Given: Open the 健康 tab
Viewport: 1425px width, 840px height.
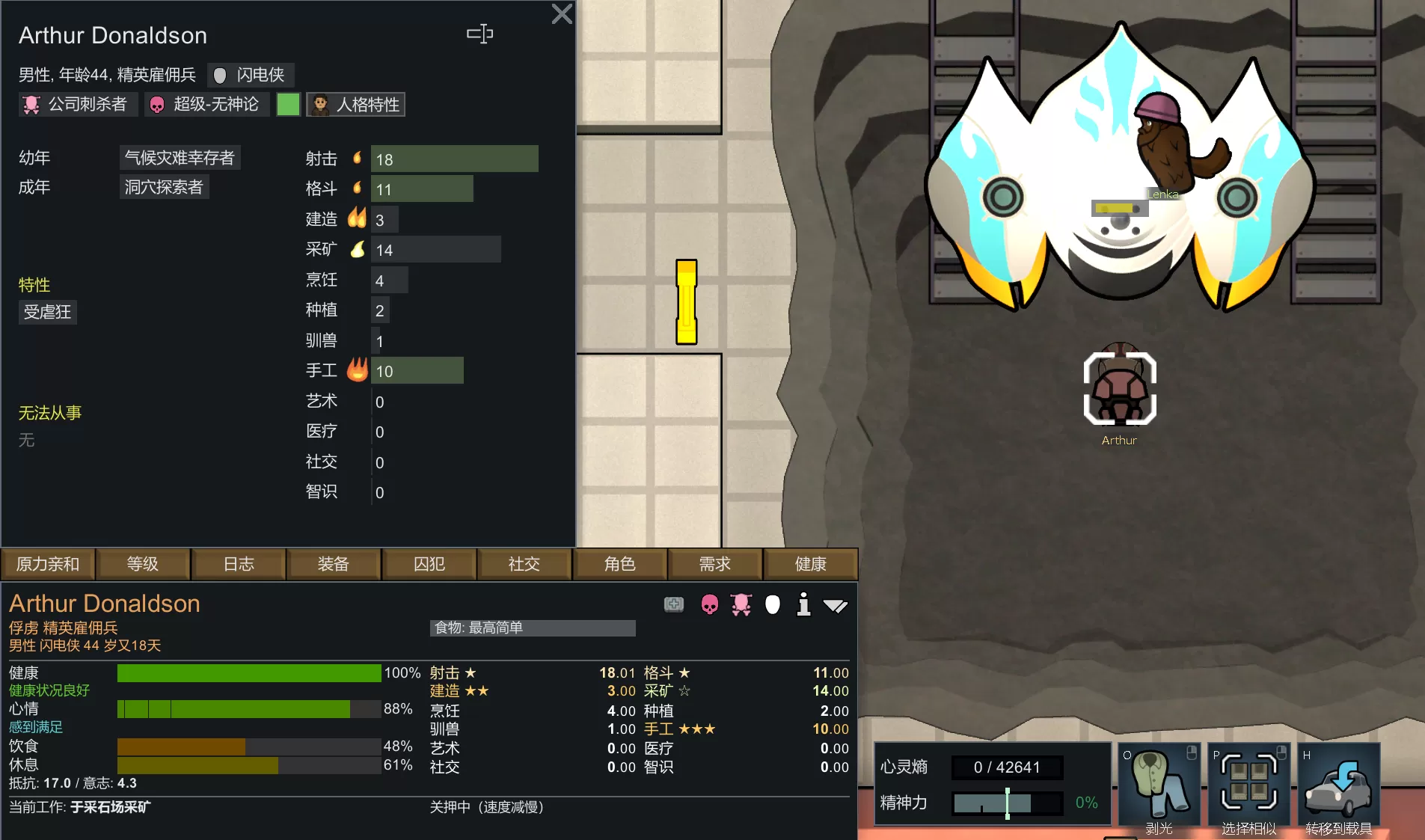Looking at the screenshot, I should click(x=811, y=564).
